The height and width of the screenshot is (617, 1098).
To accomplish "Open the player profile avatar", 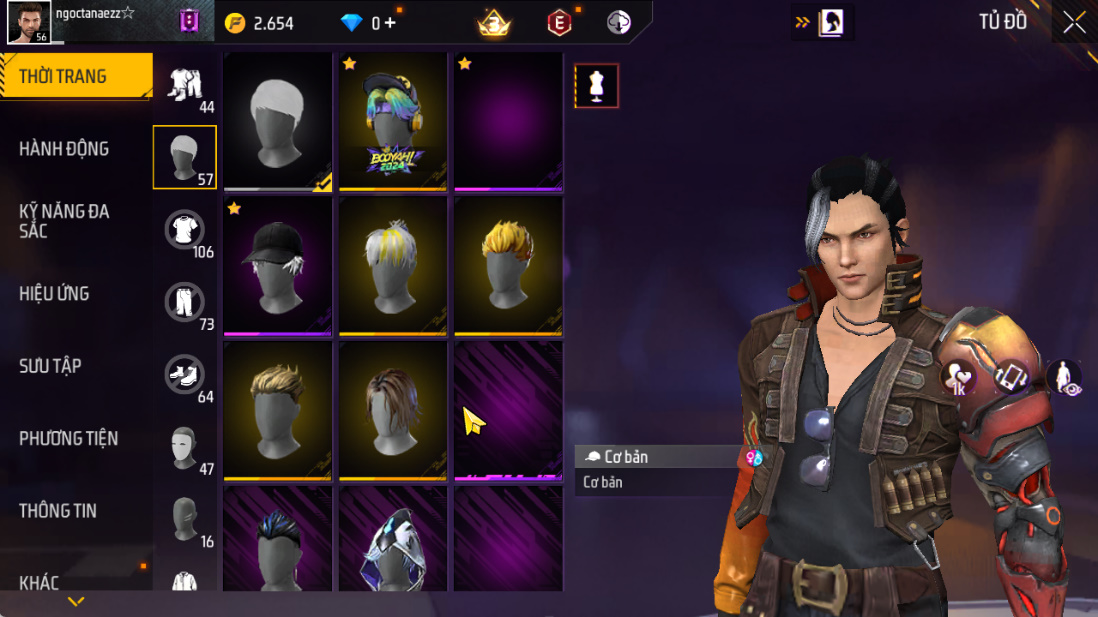I will click(29, 22).
